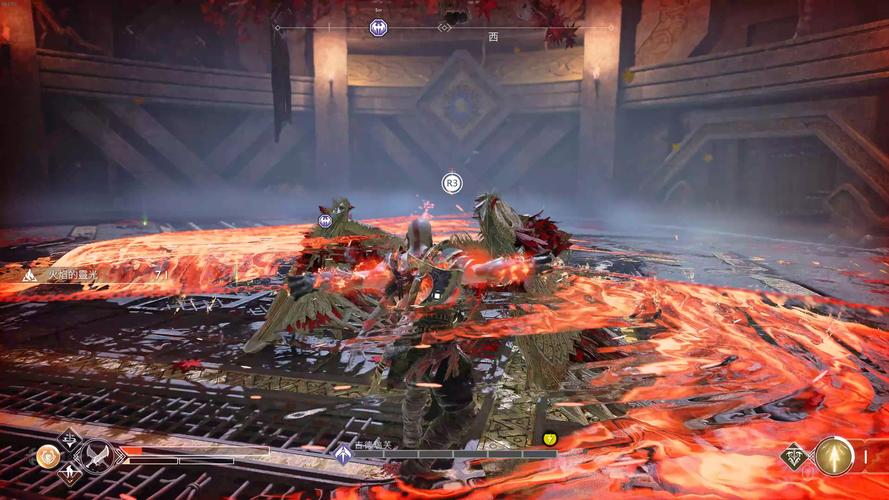Viewport: 889px width, 500px height.
Task: Select the 西 direction on the compass
Action: (492, 37)
